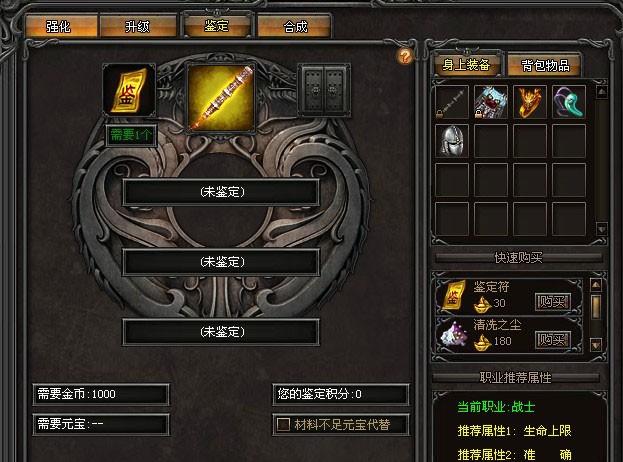Click the quick-buy list scrollbar down arrow

pyautogui.click(x=596, y=345)
